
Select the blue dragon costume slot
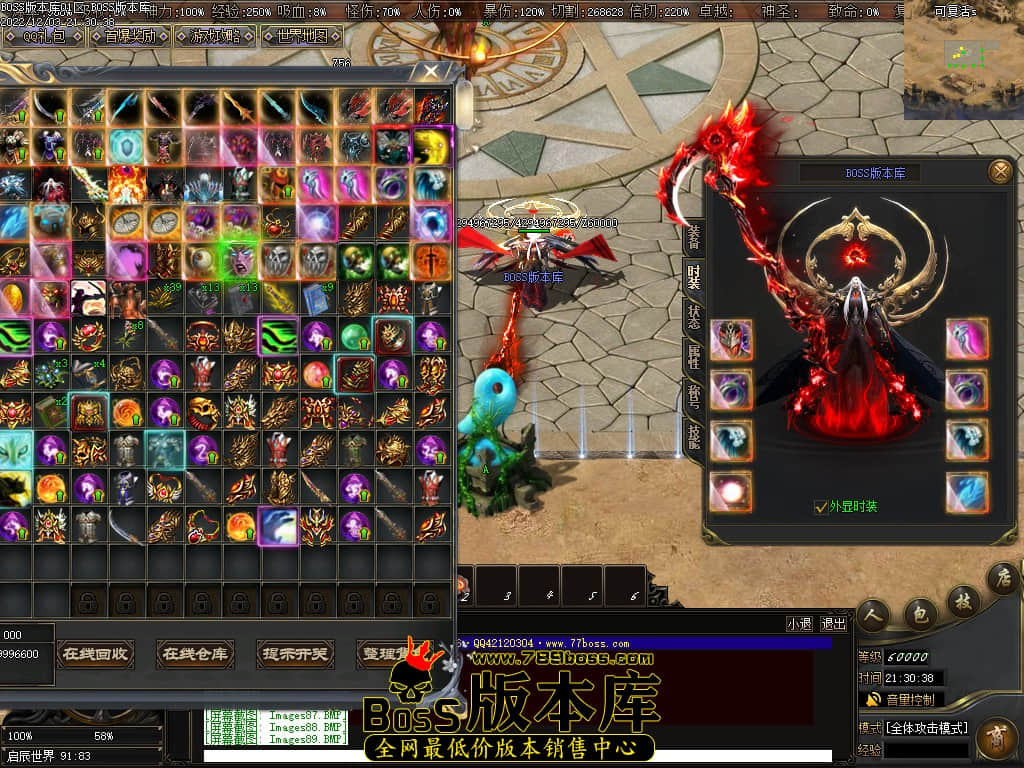(x=967, y=493)
